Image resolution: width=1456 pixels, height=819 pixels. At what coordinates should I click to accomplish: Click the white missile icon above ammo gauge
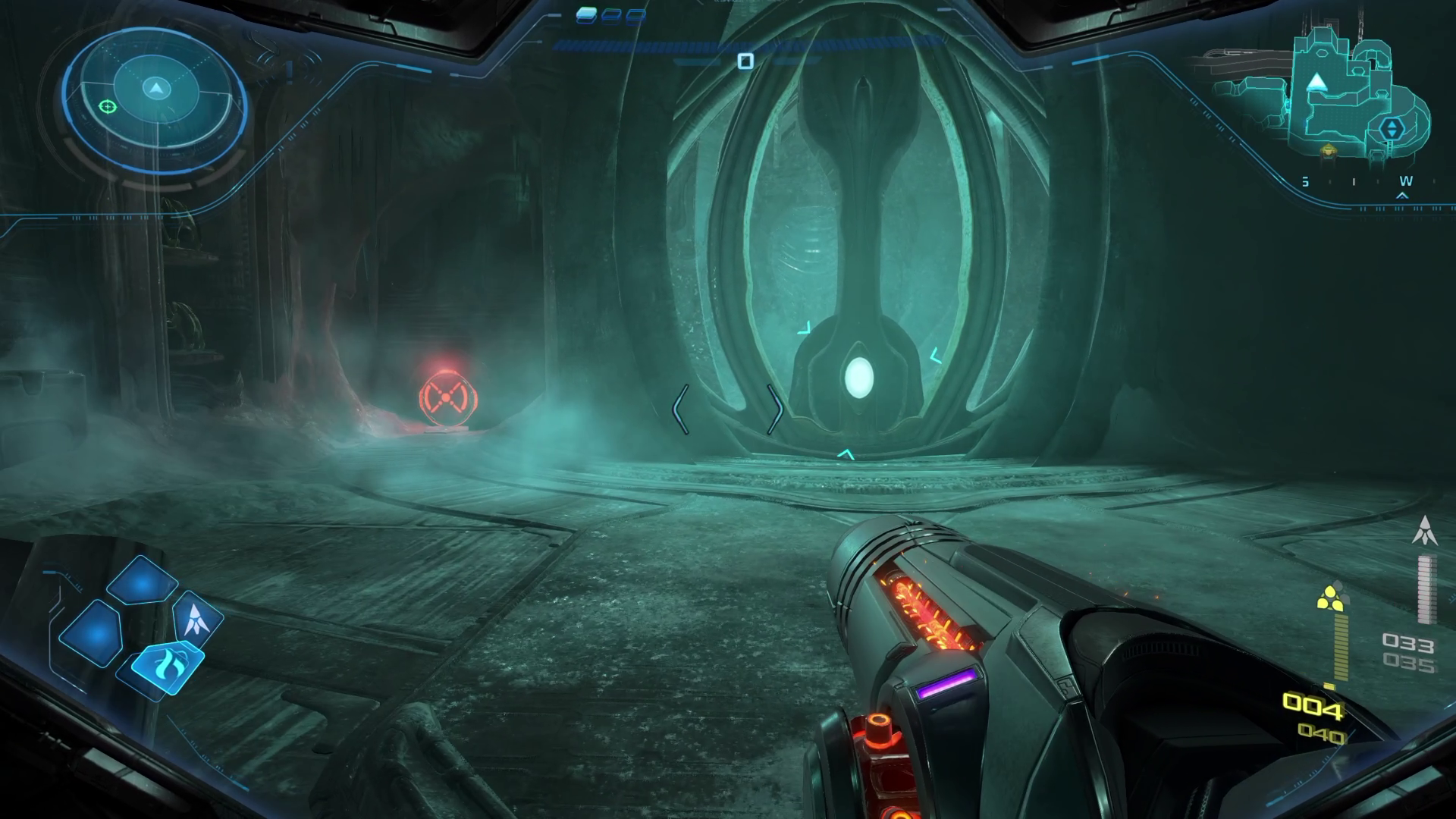point(1425,530)
